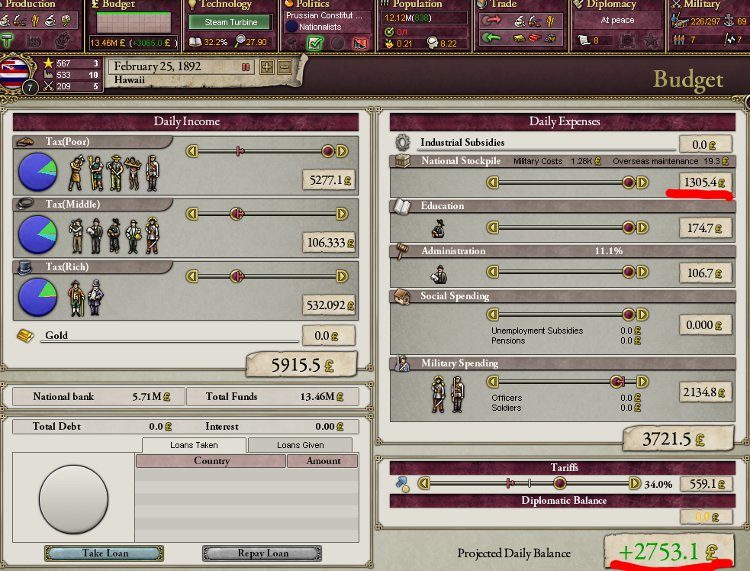This screenshot has height=571, width=750.
Task: Select the Loans Taken tab
Action: (x=193, y=445)
